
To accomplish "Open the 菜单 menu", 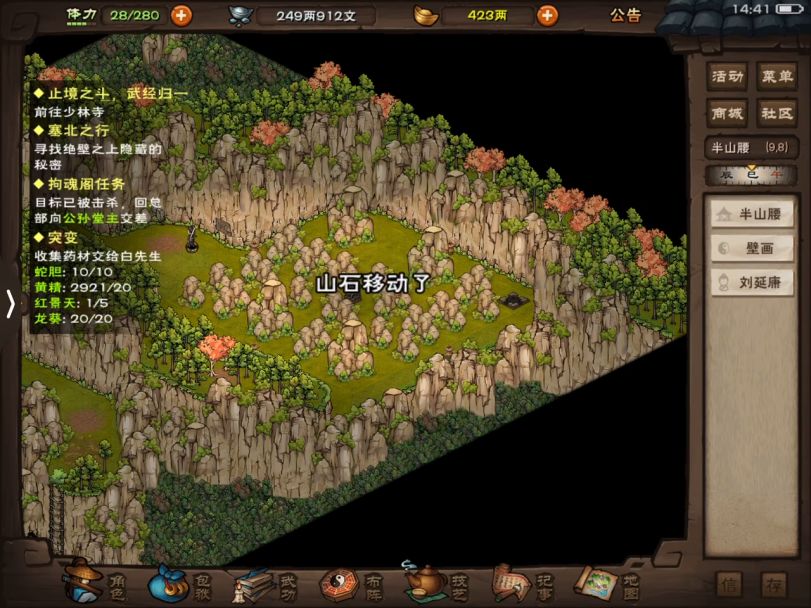I will click(x=776, y=77).
